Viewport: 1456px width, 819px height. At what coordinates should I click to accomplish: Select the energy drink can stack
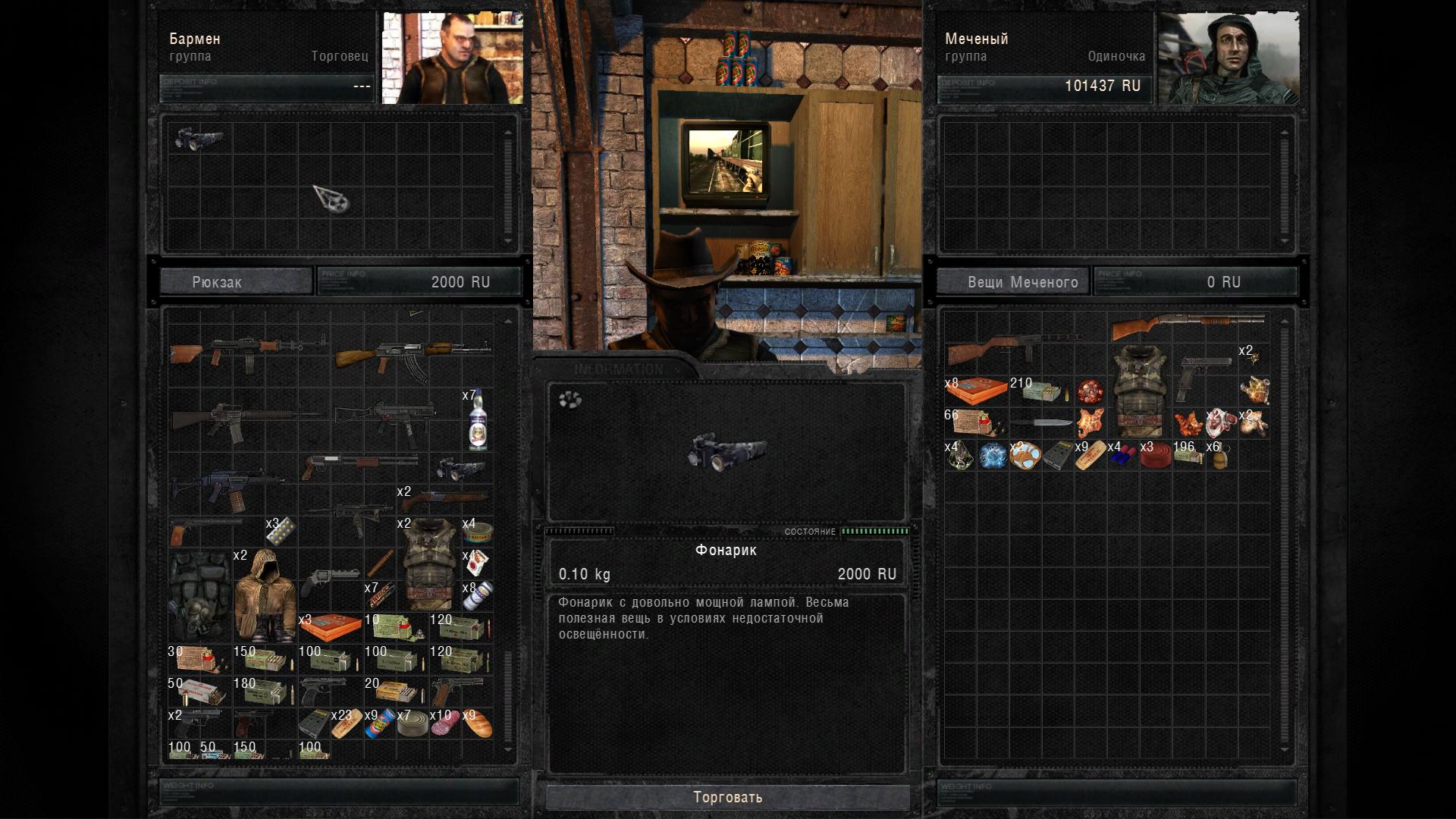click(379, 724)
